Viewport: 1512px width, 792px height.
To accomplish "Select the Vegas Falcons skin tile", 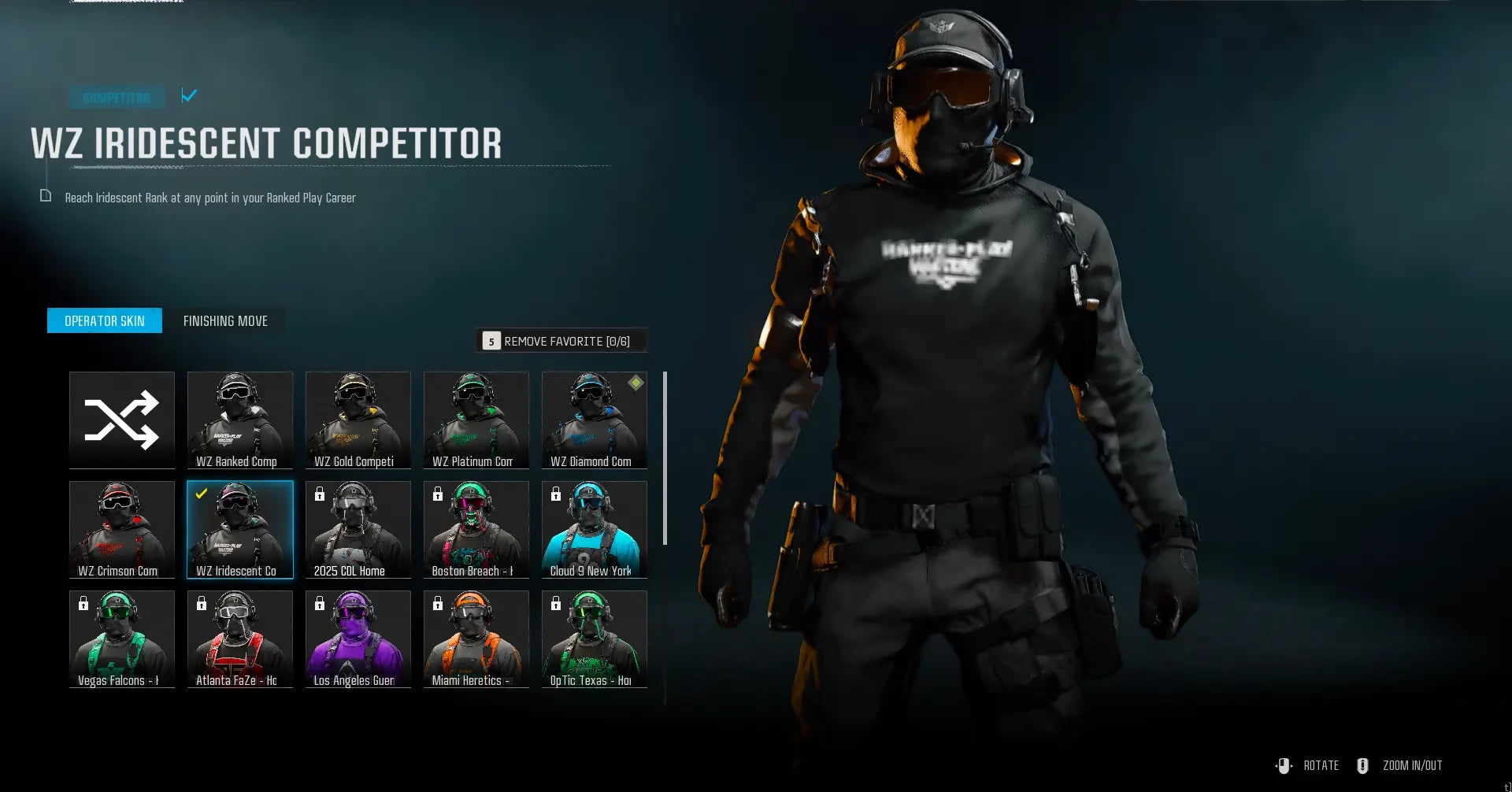I will (122, 638).
